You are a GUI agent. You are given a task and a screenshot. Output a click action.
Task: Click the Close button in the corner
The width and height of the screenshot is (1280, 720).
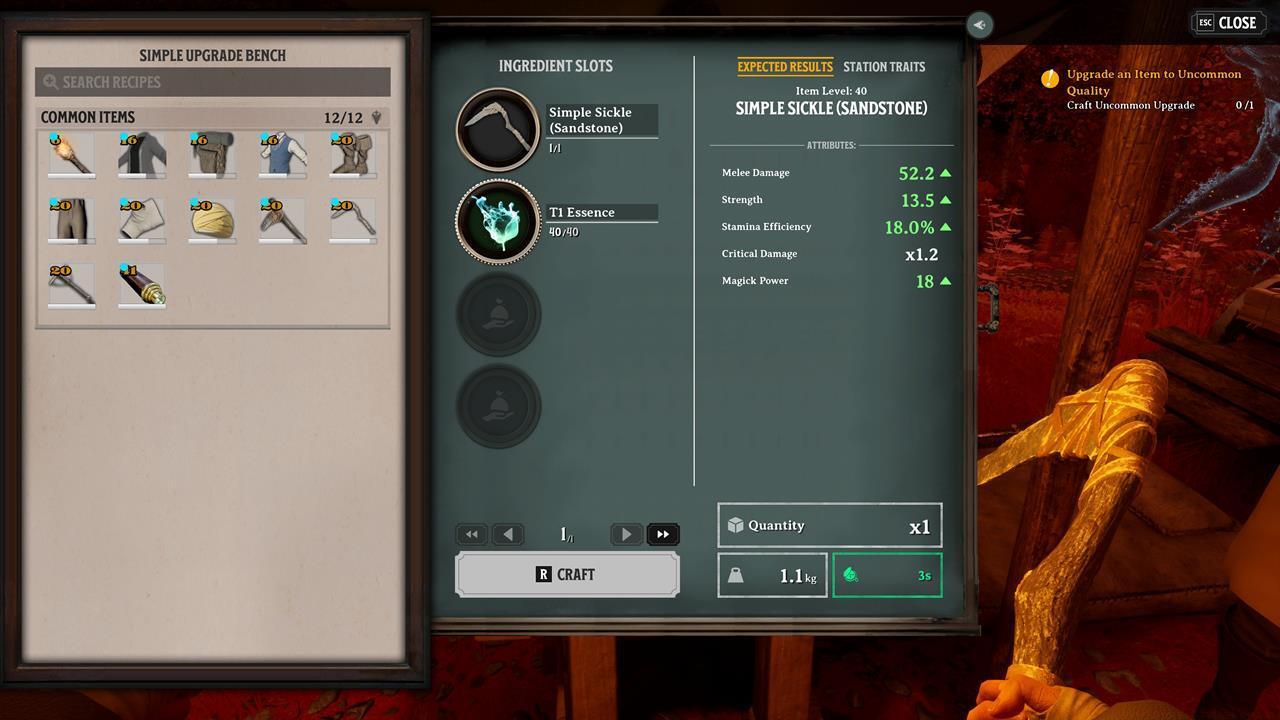pyautogui.click(x=1228, y=22)
